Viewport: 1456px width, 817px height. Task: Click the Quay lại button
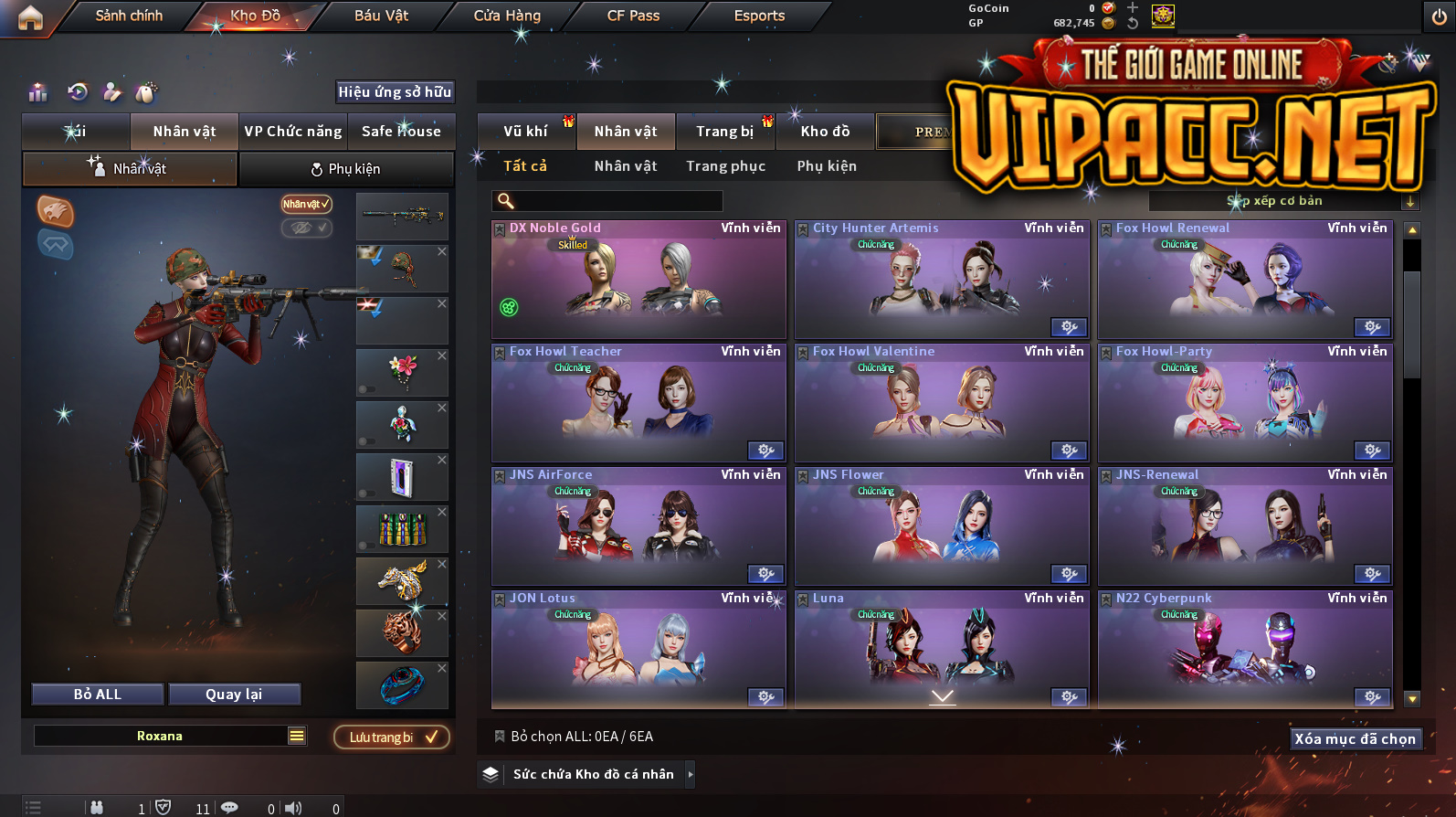(x=234, y=695)
